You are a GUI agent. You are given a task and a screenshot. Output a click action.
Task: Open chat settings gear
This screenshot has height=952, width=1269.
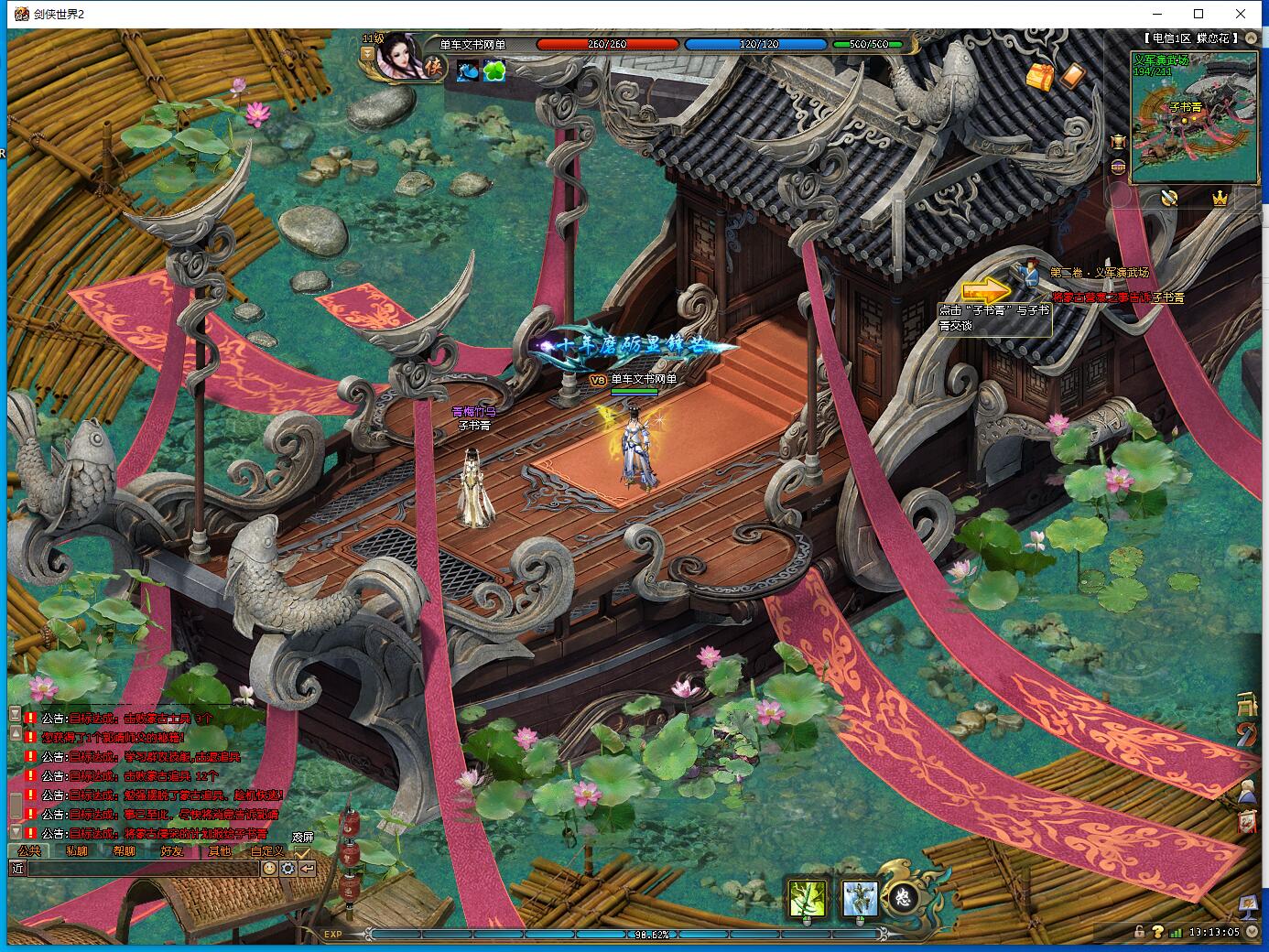[x=288, y=869]
